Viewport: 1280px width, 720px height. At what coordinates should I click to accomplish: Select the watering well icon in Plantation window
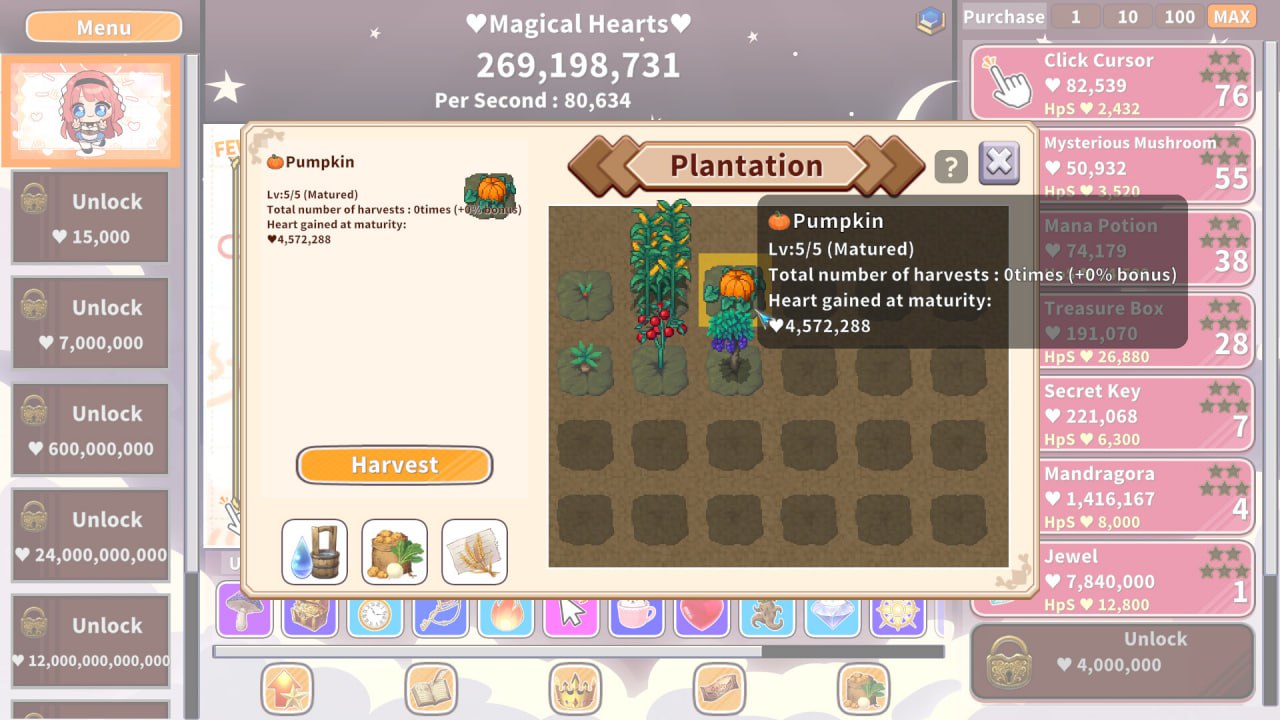(314, 551)
